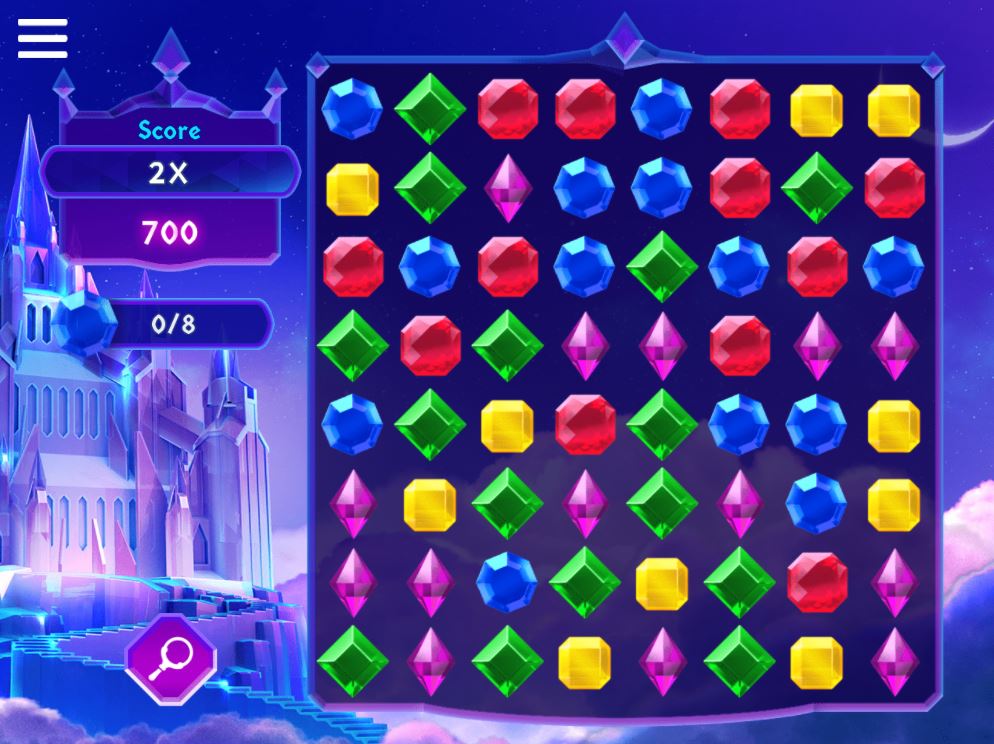Image resolution: width=994 pixels, height=744 pixels.
Task: Select the only purple gem in the second row
Action: [x=507, y=187]
